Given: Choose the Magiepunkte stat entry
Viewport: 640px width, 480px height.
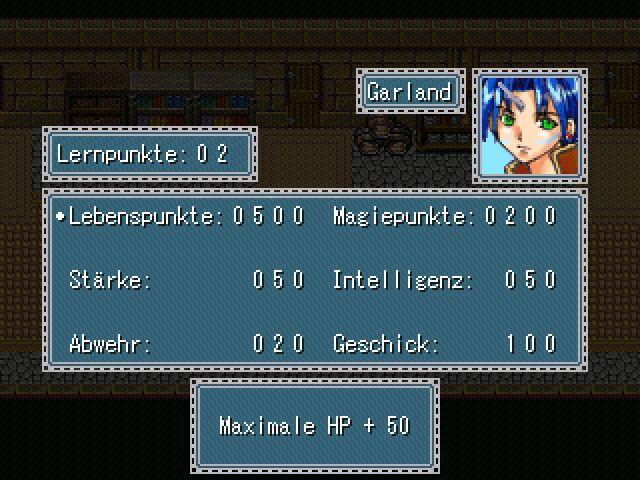Looking at the screenshot, I should pos(407,216).
